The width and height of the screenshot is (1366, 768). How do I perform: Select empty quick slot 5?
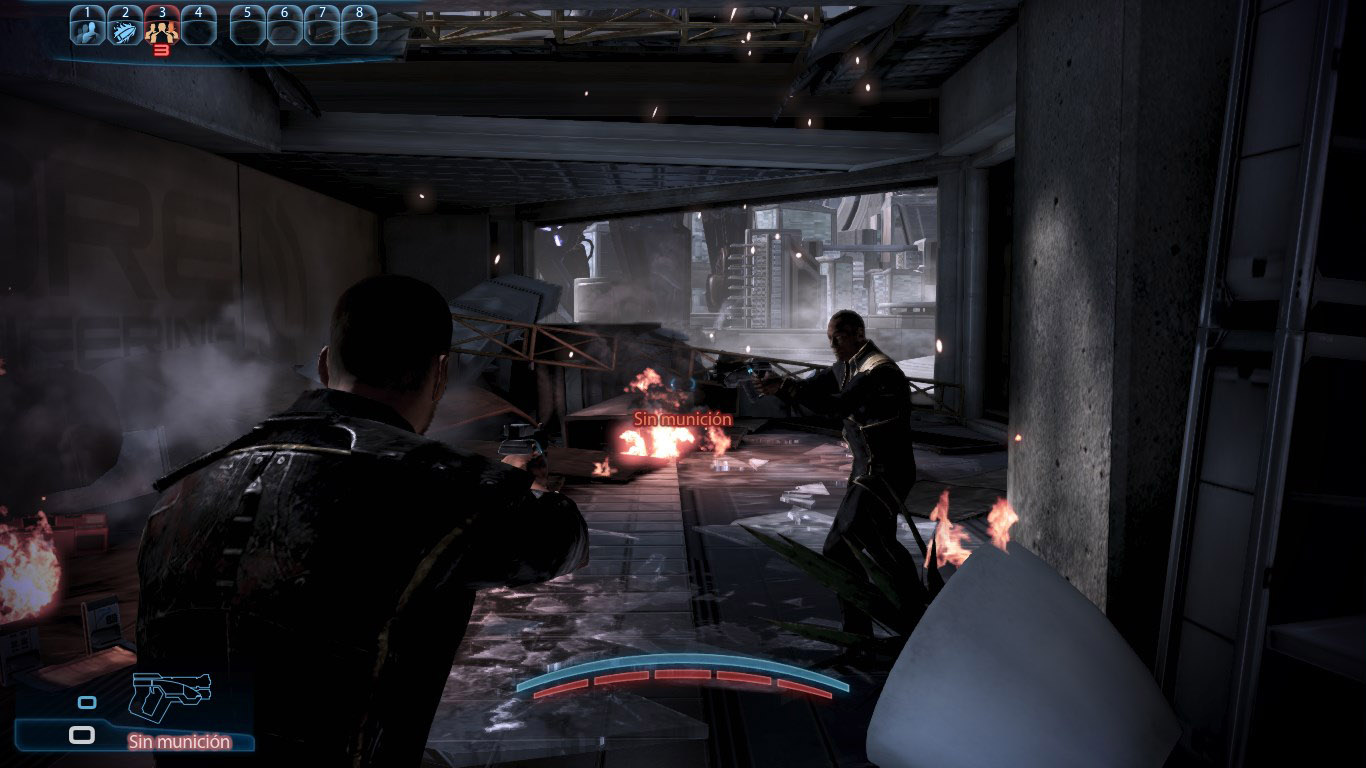[247, 26]
